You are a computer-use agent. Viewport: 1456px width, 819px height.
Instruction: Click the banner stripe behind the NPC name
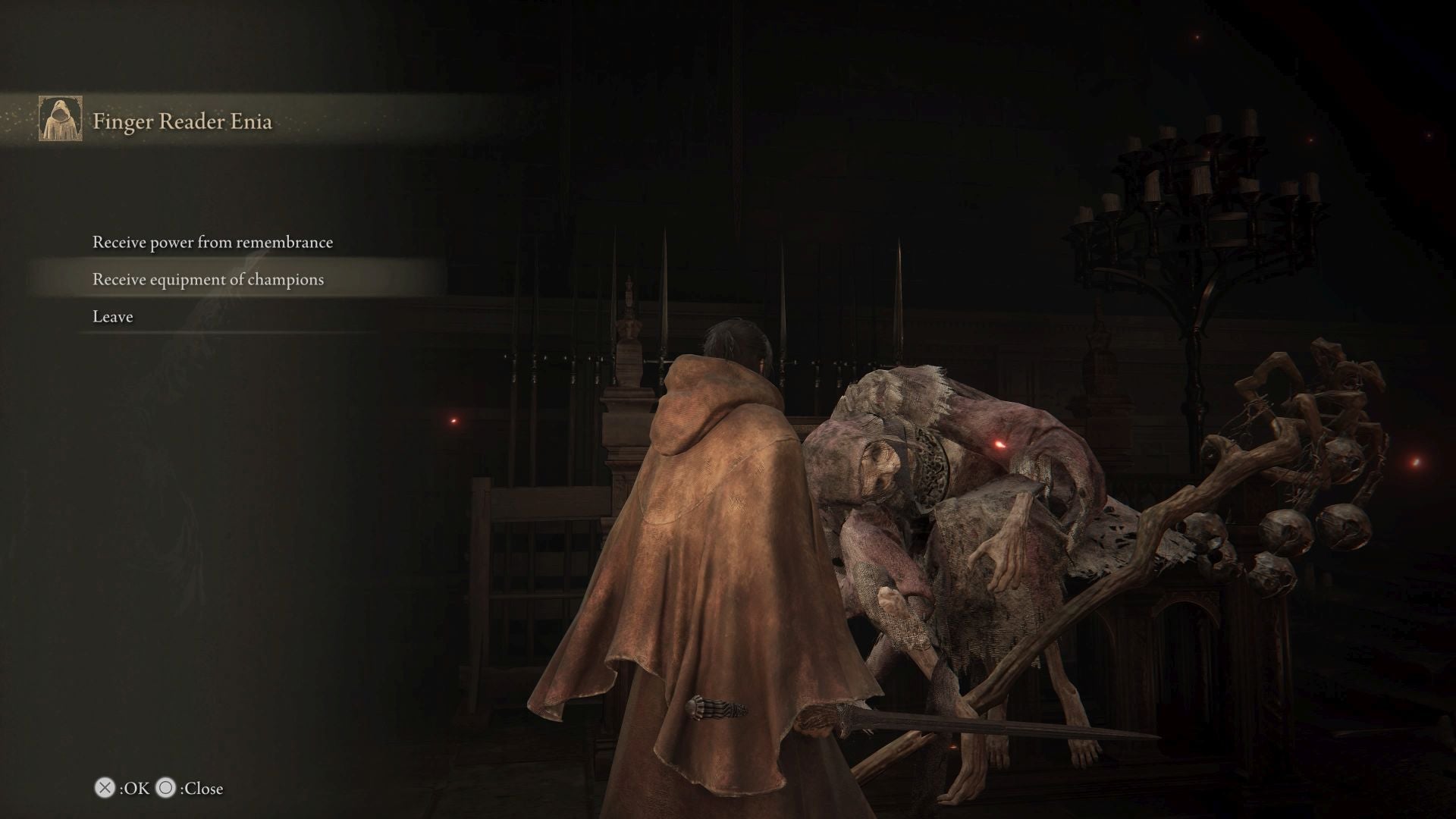[x=379, y=120]
